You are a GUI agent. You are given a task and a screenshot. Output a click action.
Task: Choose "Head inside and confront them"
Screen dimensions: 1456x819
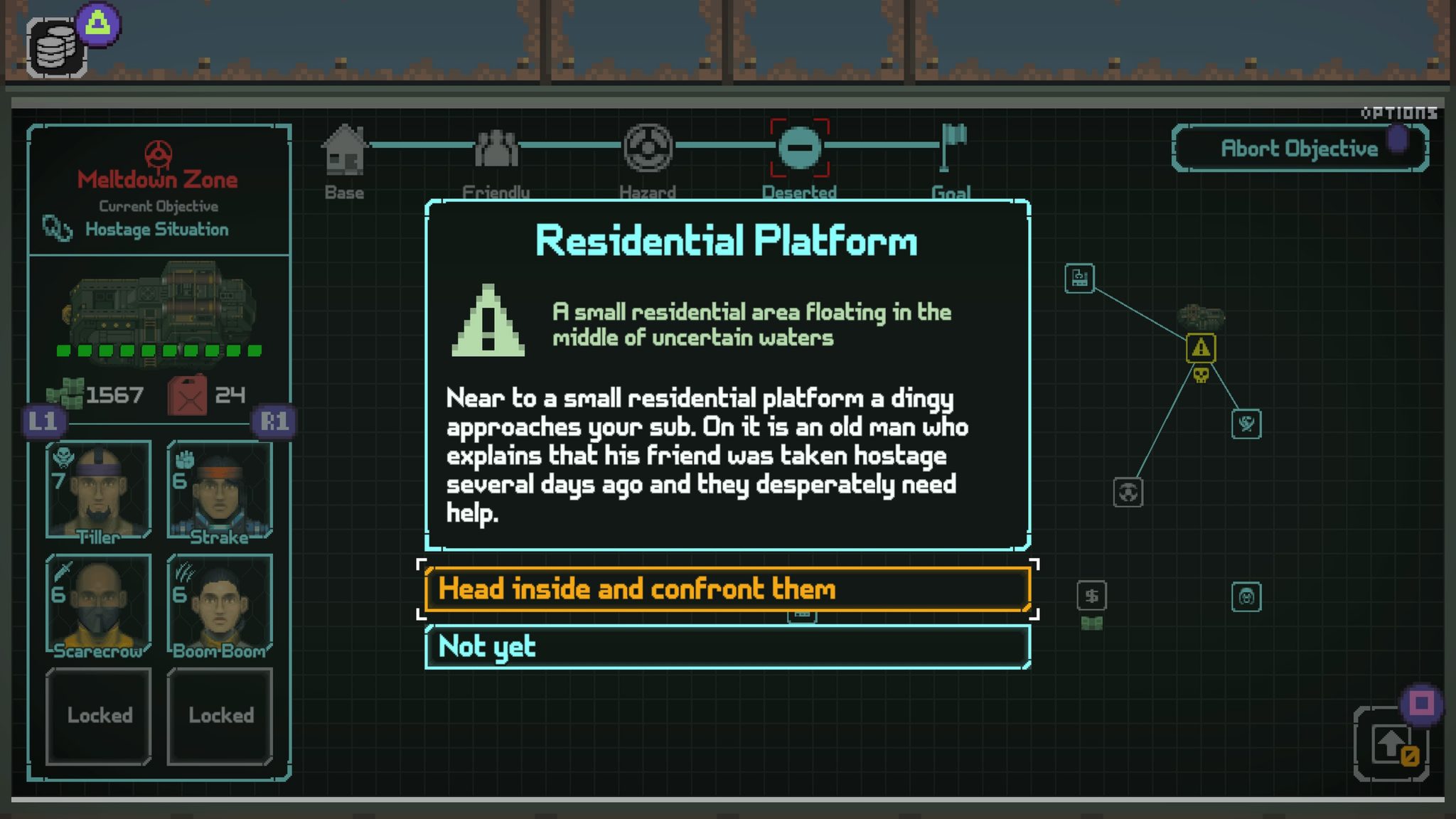(727, 589)
